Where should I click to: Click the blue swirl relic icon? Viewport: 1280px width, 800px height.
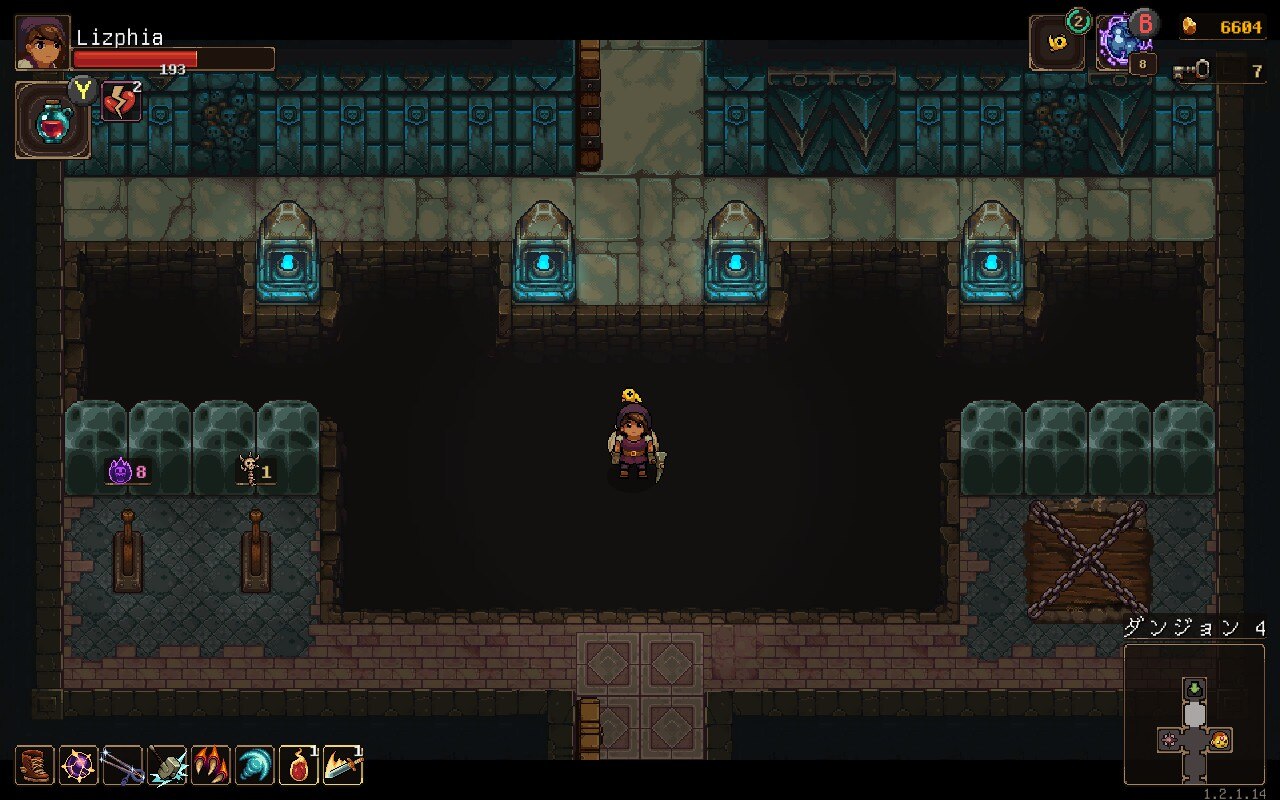click(x=254, y=766)
